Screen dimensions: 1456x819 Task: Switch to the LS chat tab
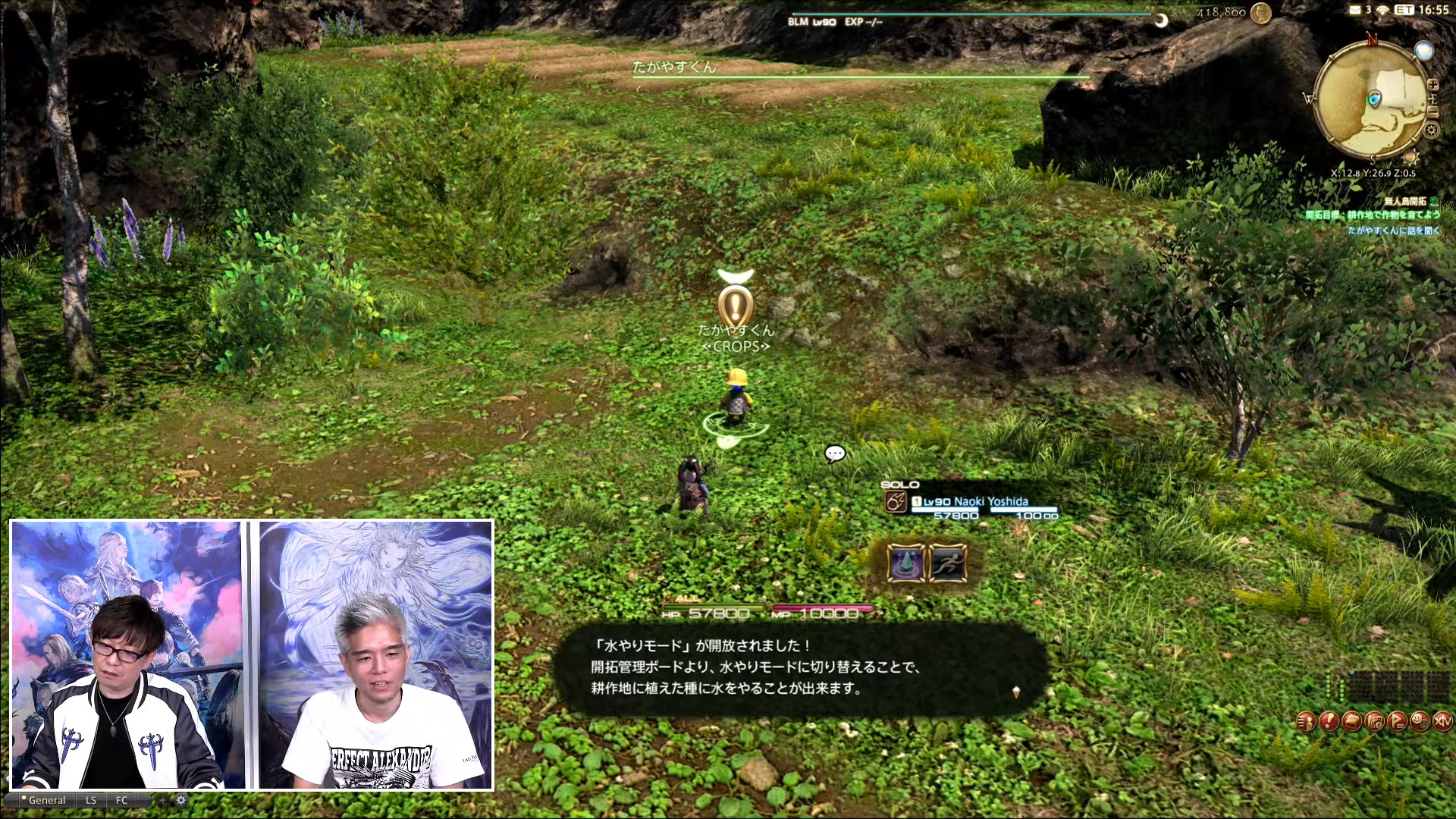[91, 800]
